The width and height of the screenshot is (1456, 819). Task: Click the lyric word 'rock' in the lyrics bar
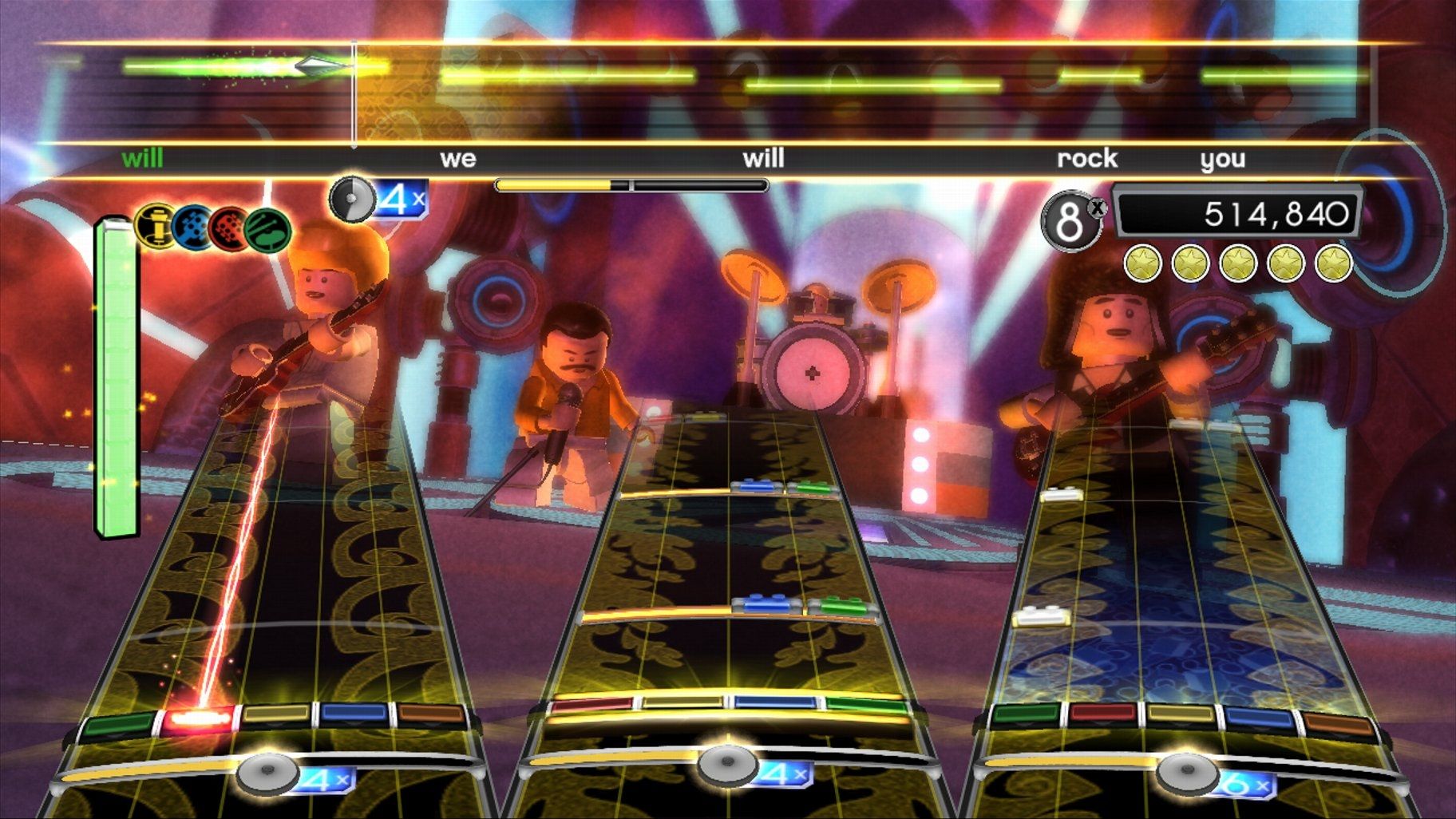[x=1087, y=158]
